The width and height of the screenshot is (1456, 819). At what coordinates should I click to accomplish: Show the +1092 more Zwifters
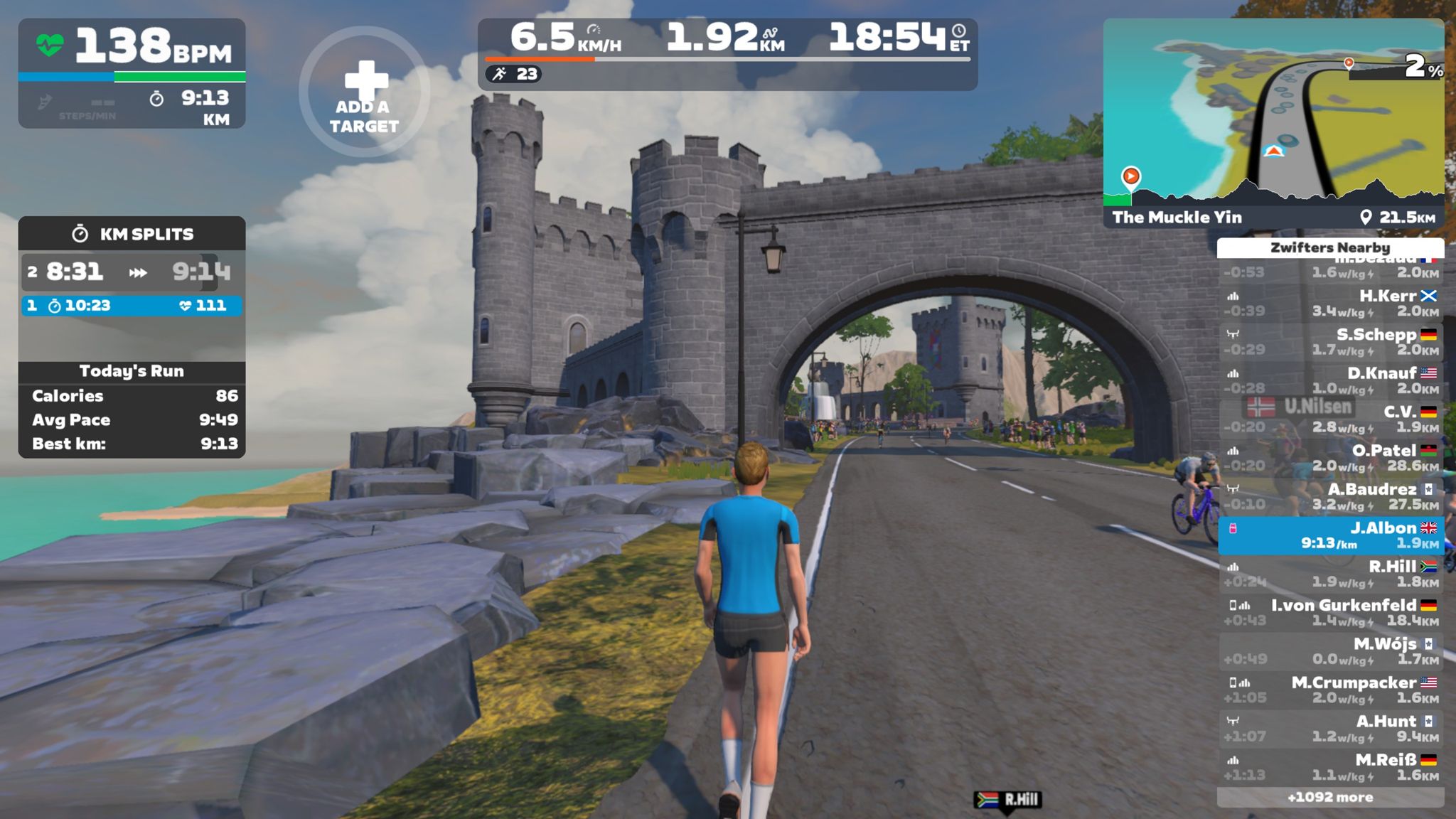tap(1330, 797)
